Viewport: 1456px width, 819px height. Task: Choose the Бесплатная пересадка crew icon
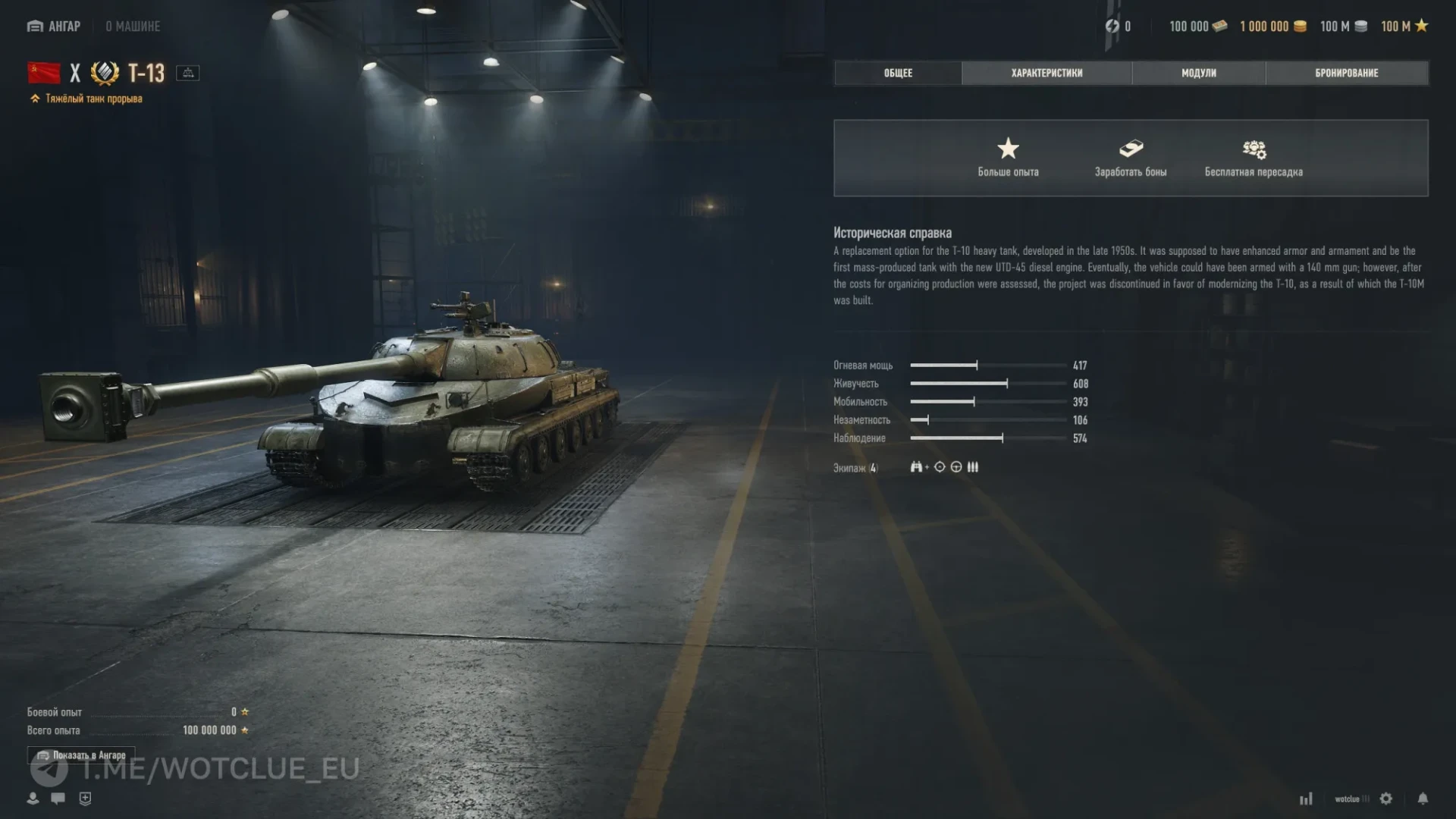coord(1254,157)
